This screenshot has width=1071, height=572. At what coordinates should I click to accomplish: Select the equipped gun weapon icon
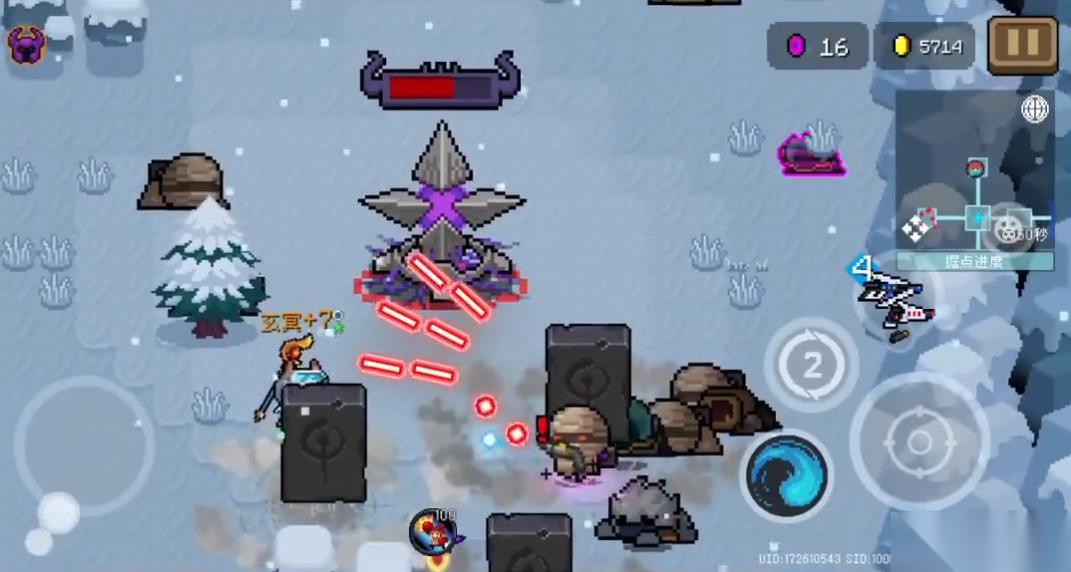[x=893, y=299]
